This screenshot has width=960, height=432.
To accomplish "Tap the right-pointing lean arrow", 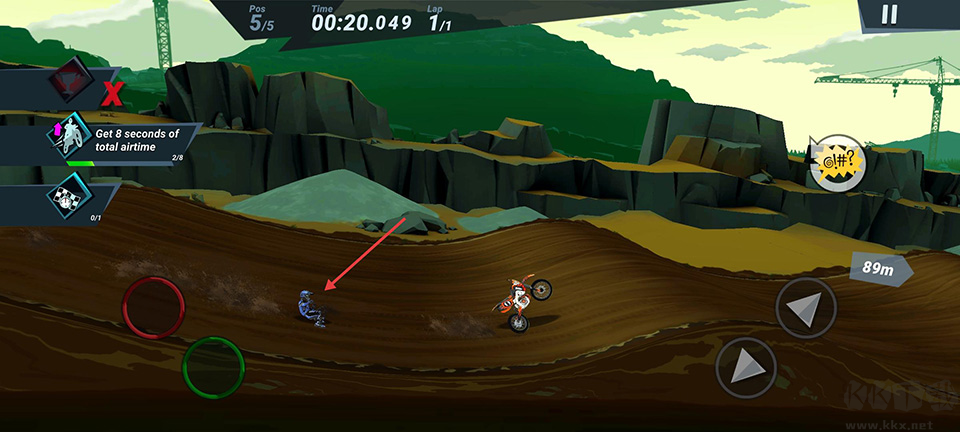I will 746,367.
